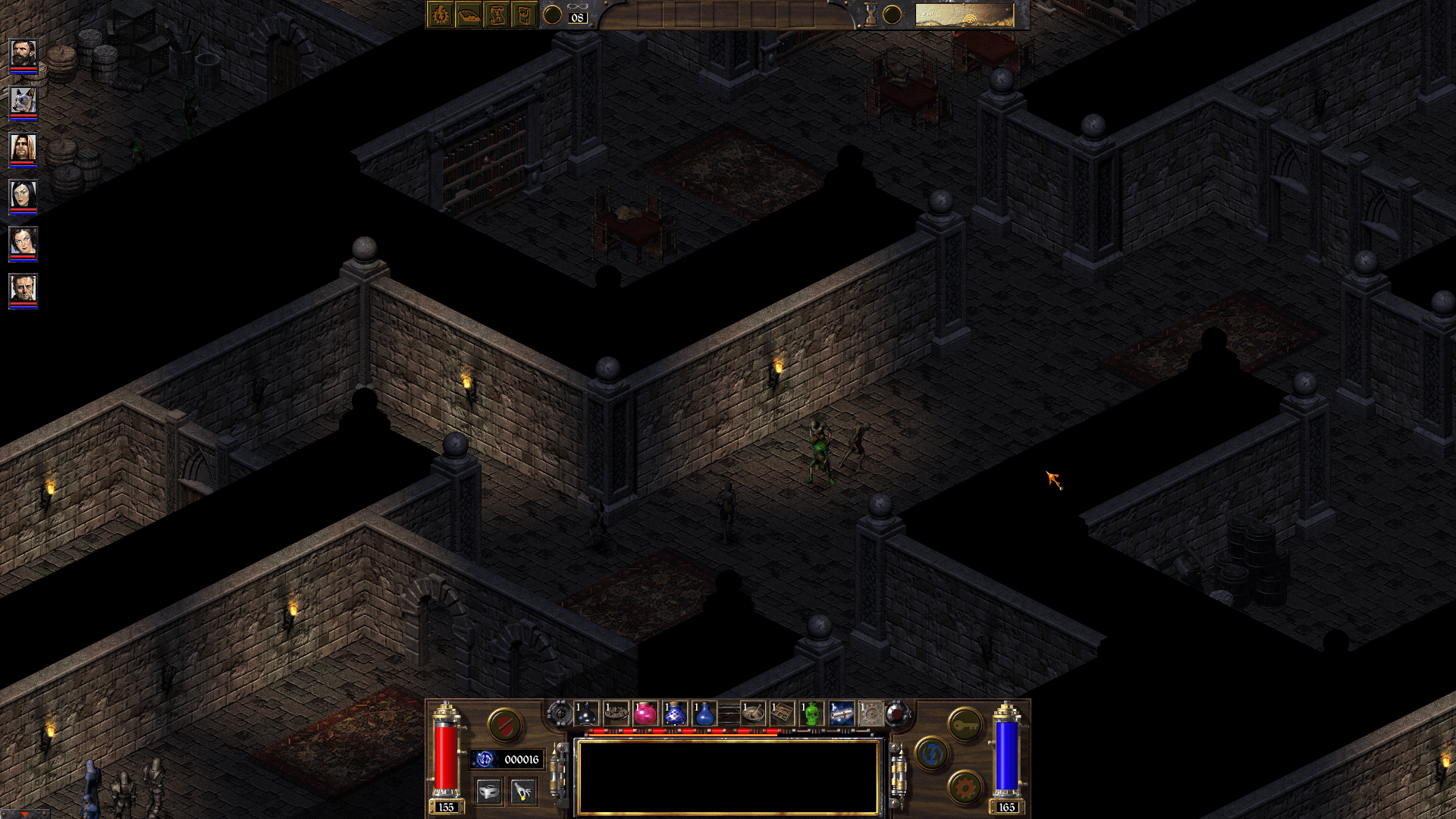Click the blue magick emblem button
Viewport: 1456px width, 819px height.
931,755
